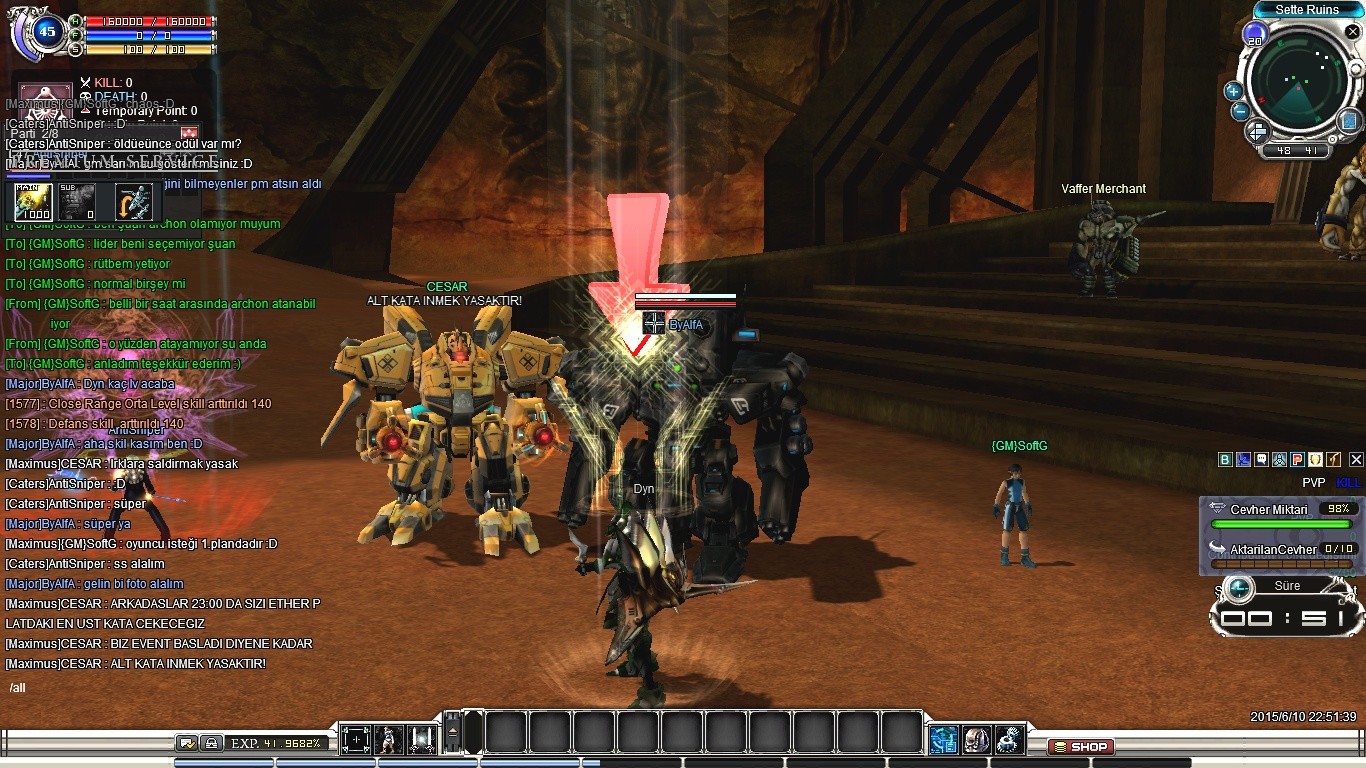Open the mail icon beside EXP bar
Screen dimensions: 1366x768
point(187,743)
